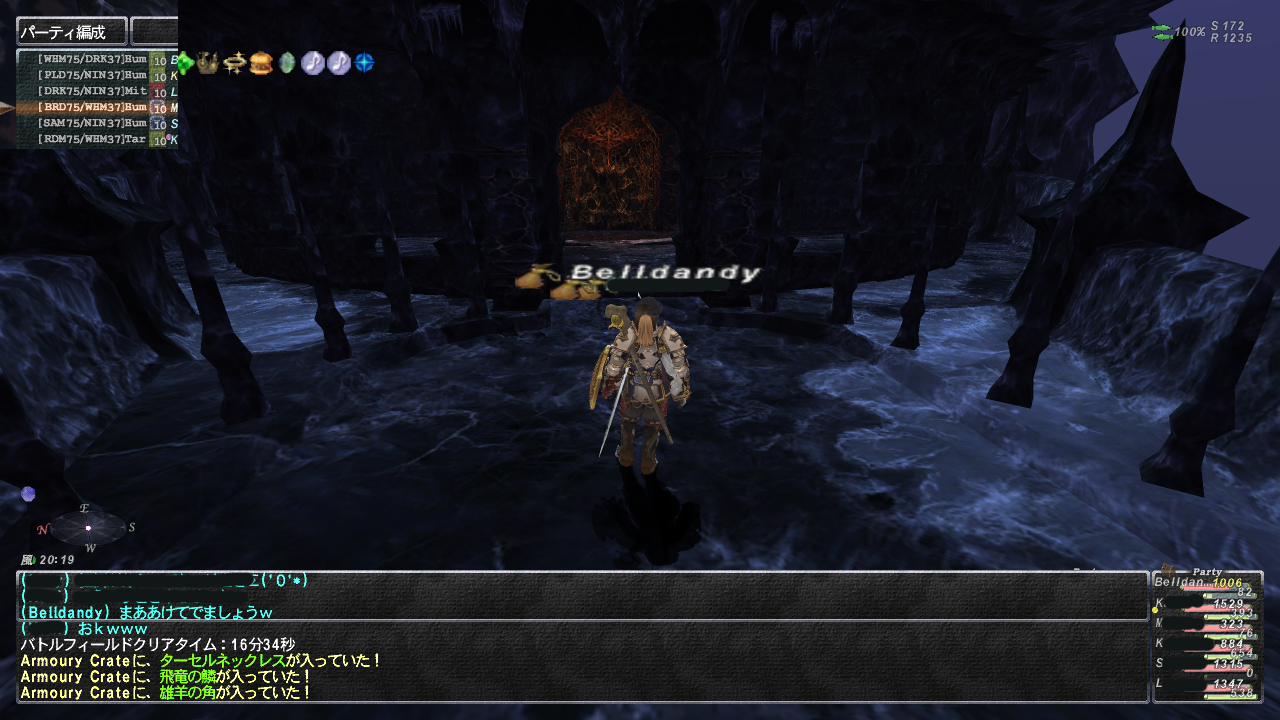Viewport: 1280px width, 720px height.
Task: Click the green gem status icon
Action: pos(185,63)
